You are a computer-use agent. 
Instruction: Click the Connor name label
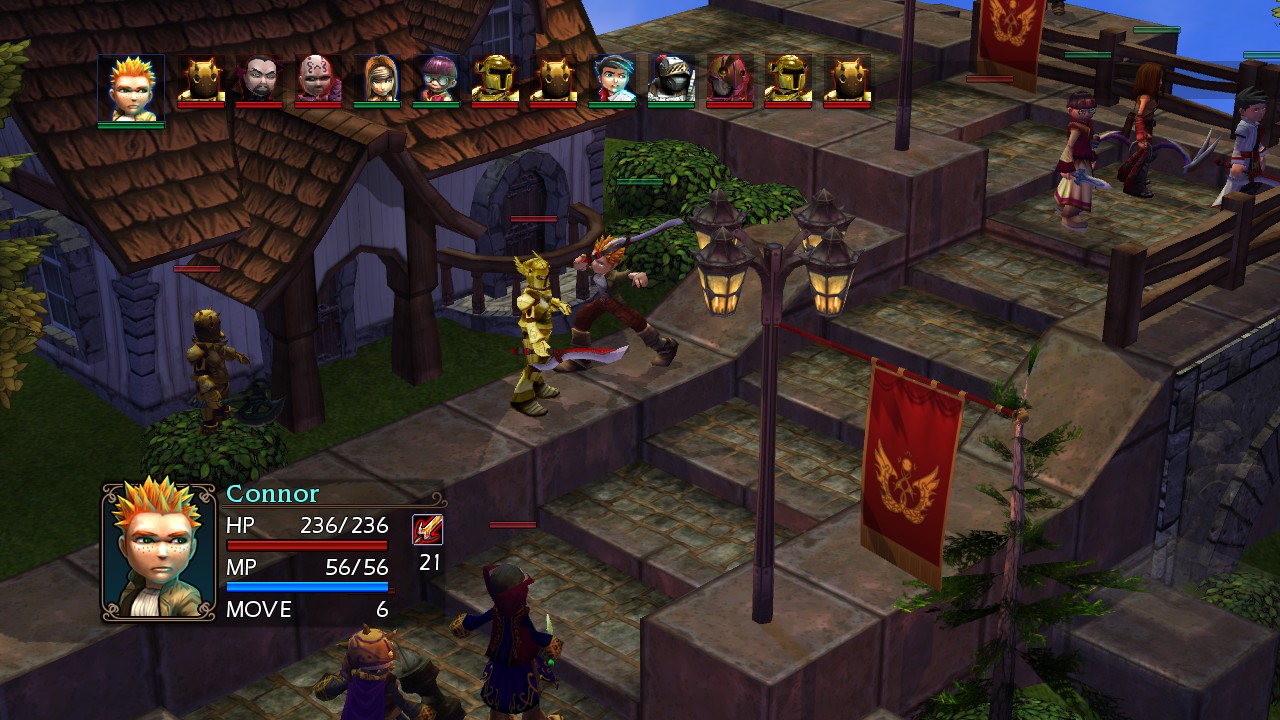(272, 493)
